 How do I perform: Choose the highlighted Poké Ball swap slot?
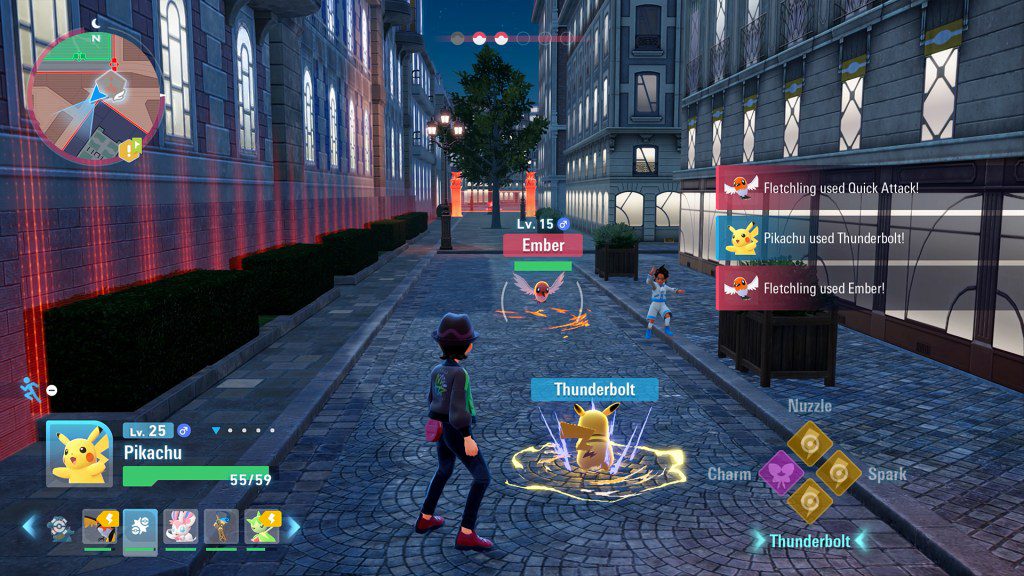tap(139, 526)
